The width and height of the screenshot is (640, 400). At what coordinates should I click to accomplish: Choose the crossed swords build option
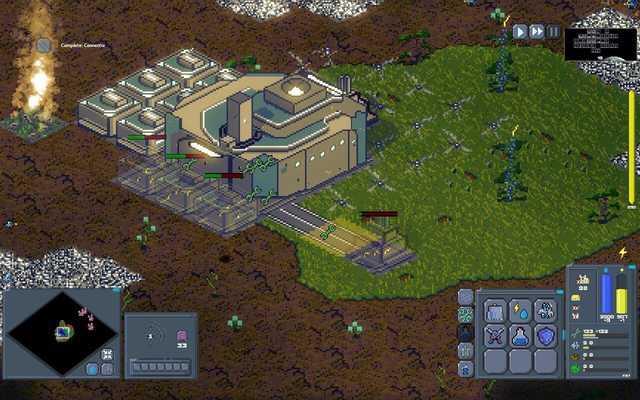click(x=495, y=337)
